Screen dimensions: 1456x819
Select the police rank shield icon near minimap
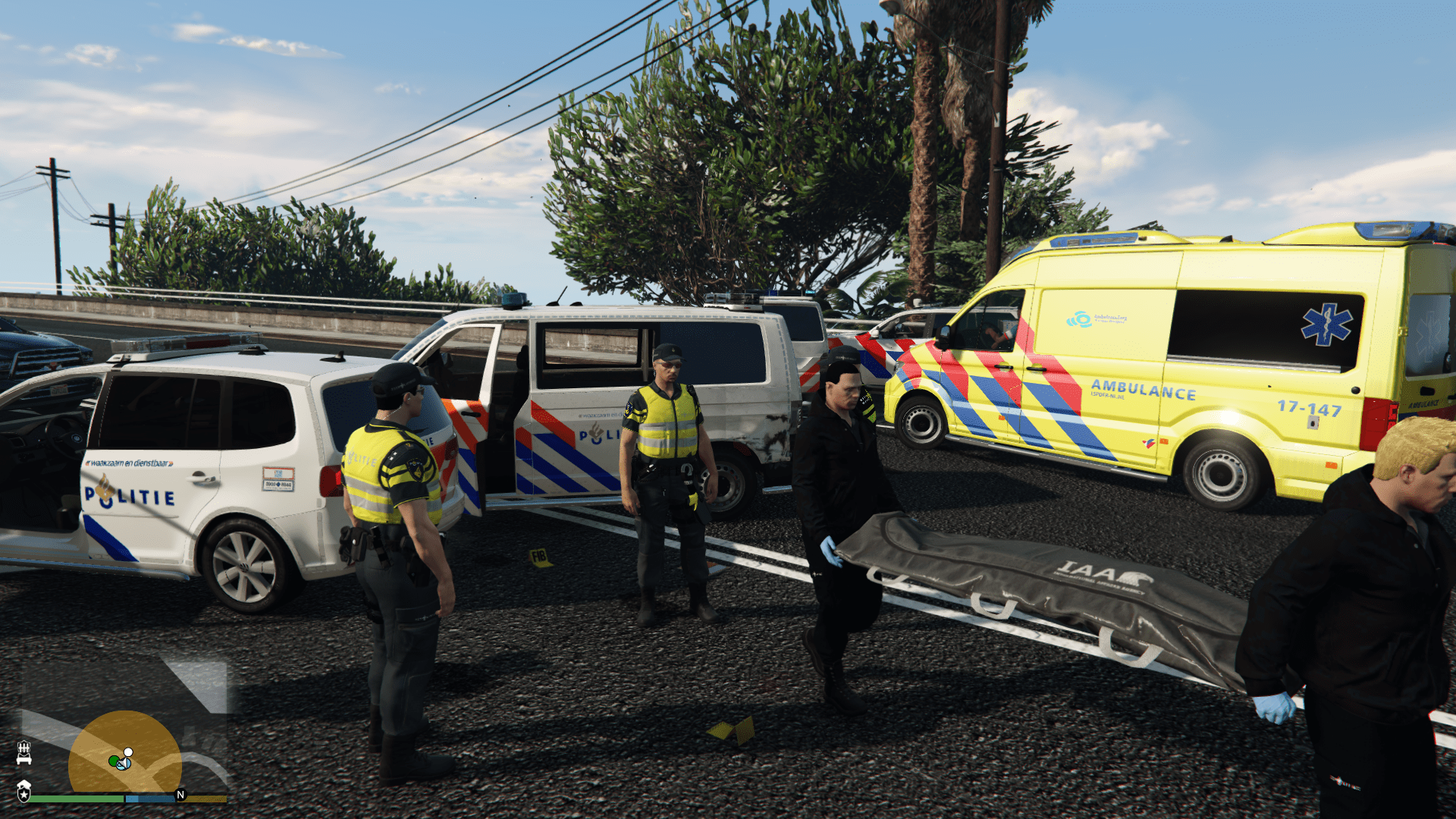(24, 794)
